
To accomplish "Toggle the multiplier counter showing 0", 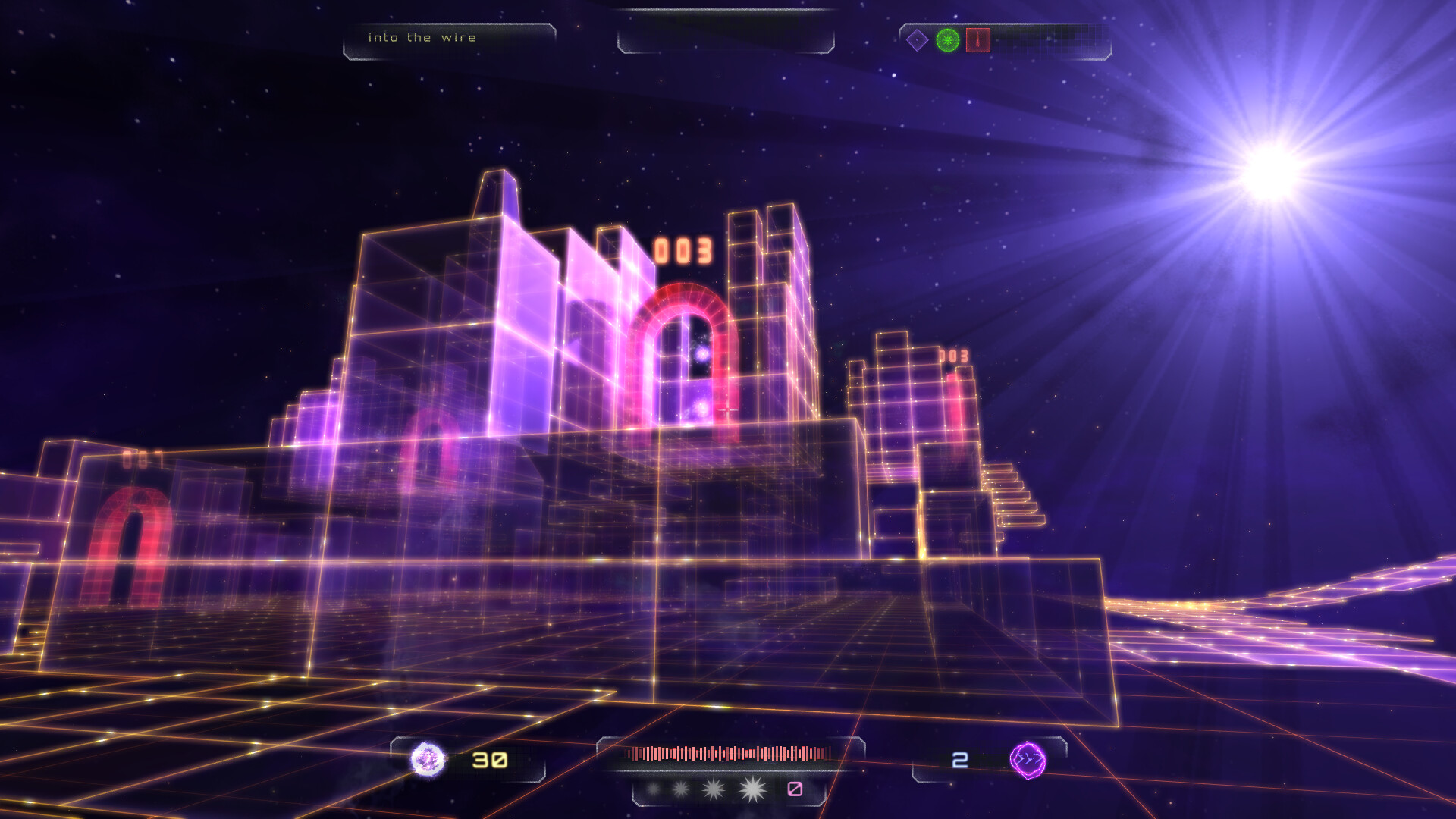I will pos(795,789).
